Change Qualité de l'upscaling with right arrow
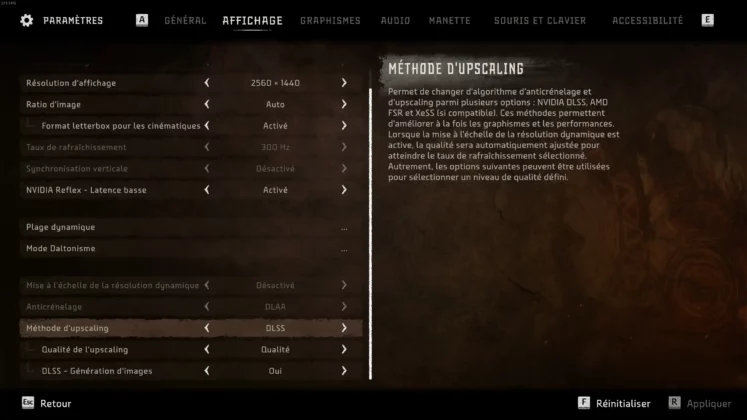This screenshot has width=747, height=420. coord(344,349)
